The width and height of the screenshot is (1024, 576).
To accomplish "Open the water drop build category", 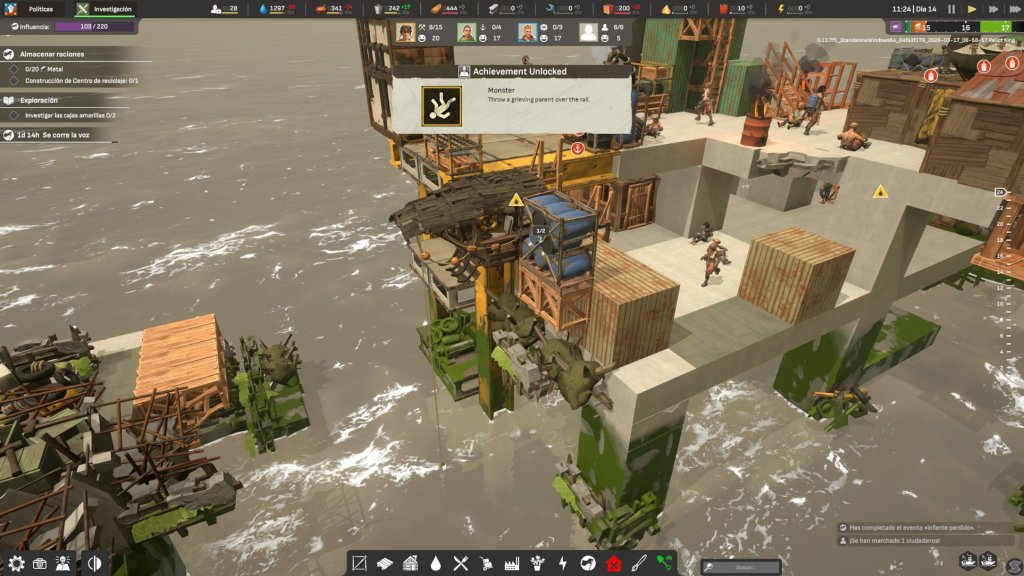I will (436, 563).
